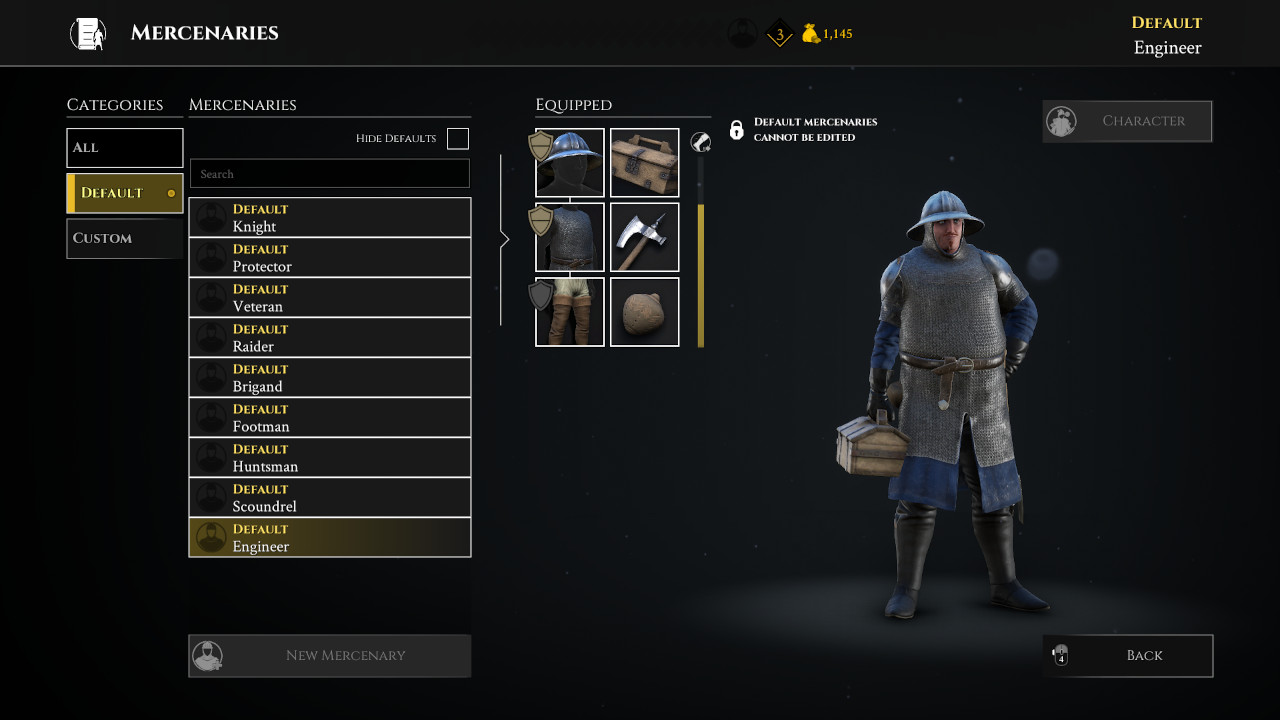Open the Custom category
Image resolution: width=1280 pixels, height=720 pixels.
point(125,238)
